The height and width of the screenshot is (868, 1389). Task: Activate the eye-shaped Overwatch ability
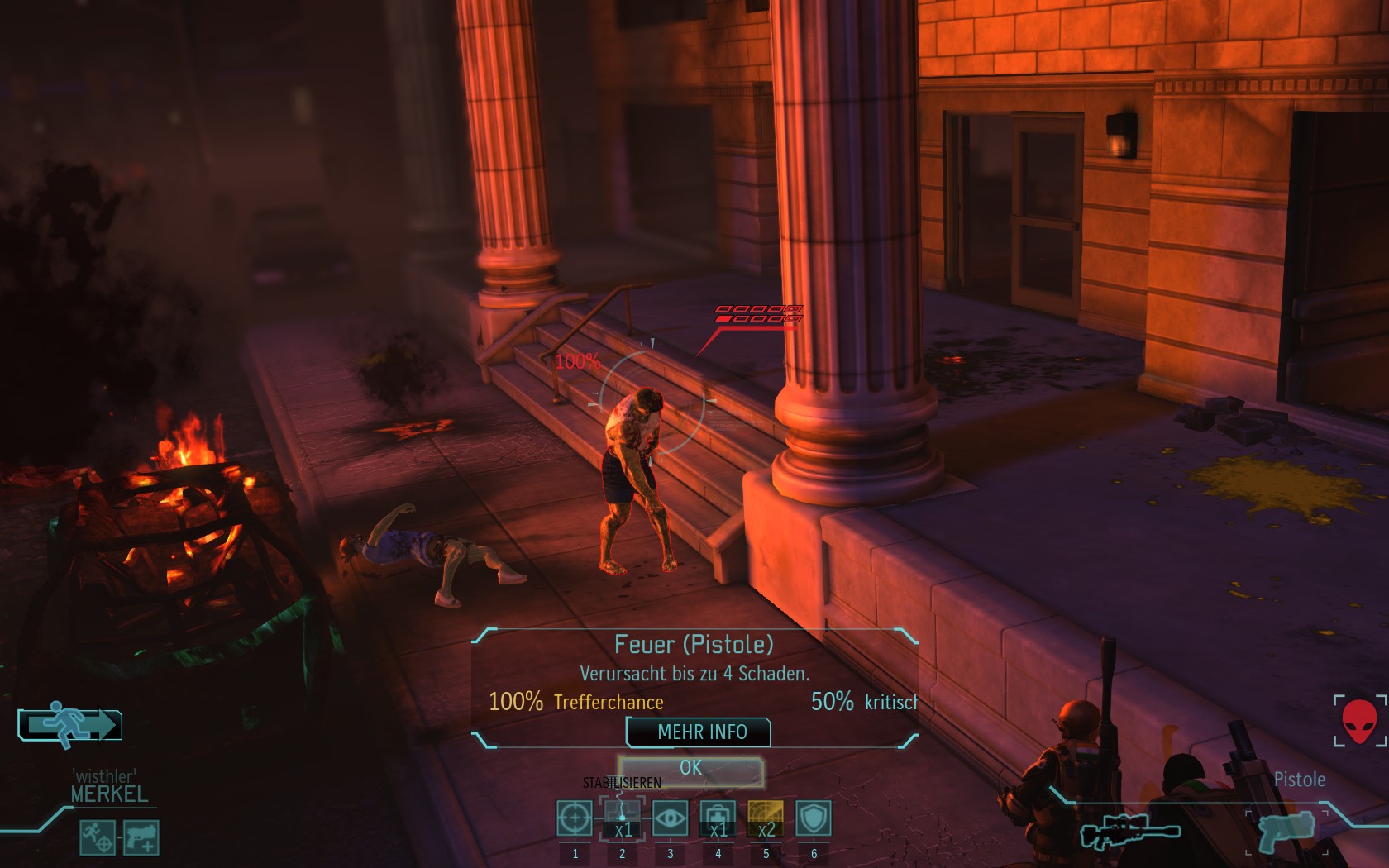670,818
